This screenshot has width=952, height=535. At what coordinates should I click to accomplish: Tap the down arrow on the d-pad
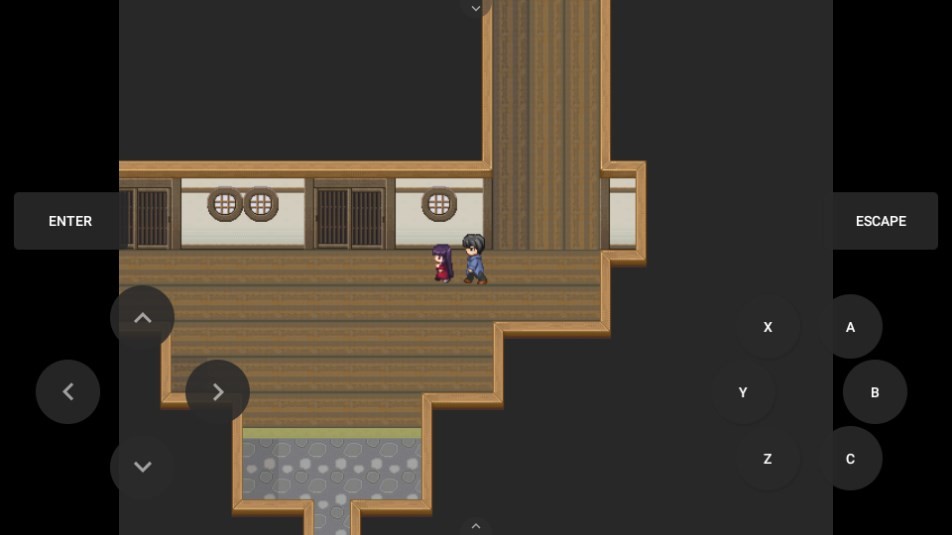tap(142, 466)
